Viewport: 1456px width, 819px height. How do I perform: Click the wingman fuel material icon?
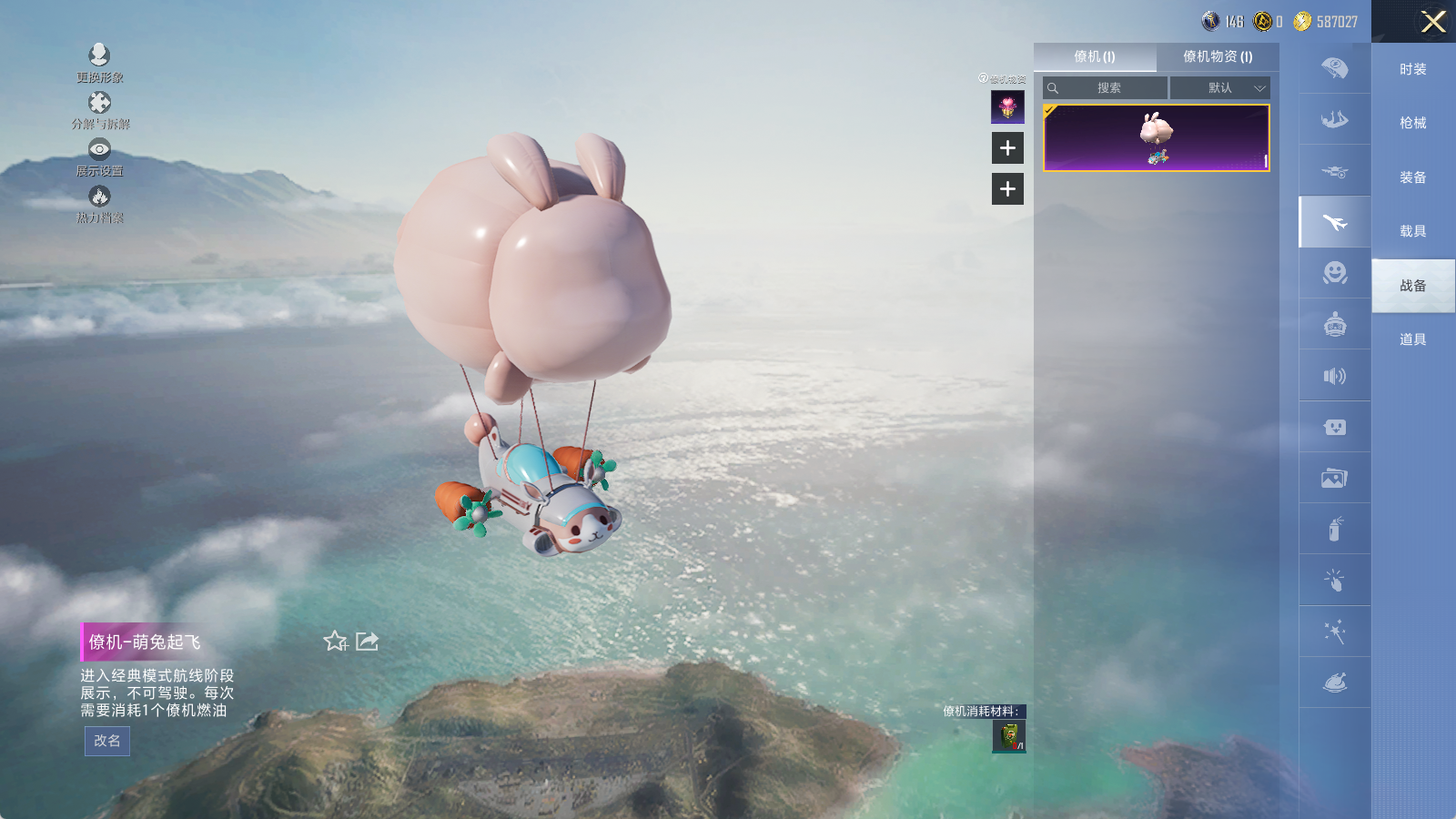click(1008, 736)
